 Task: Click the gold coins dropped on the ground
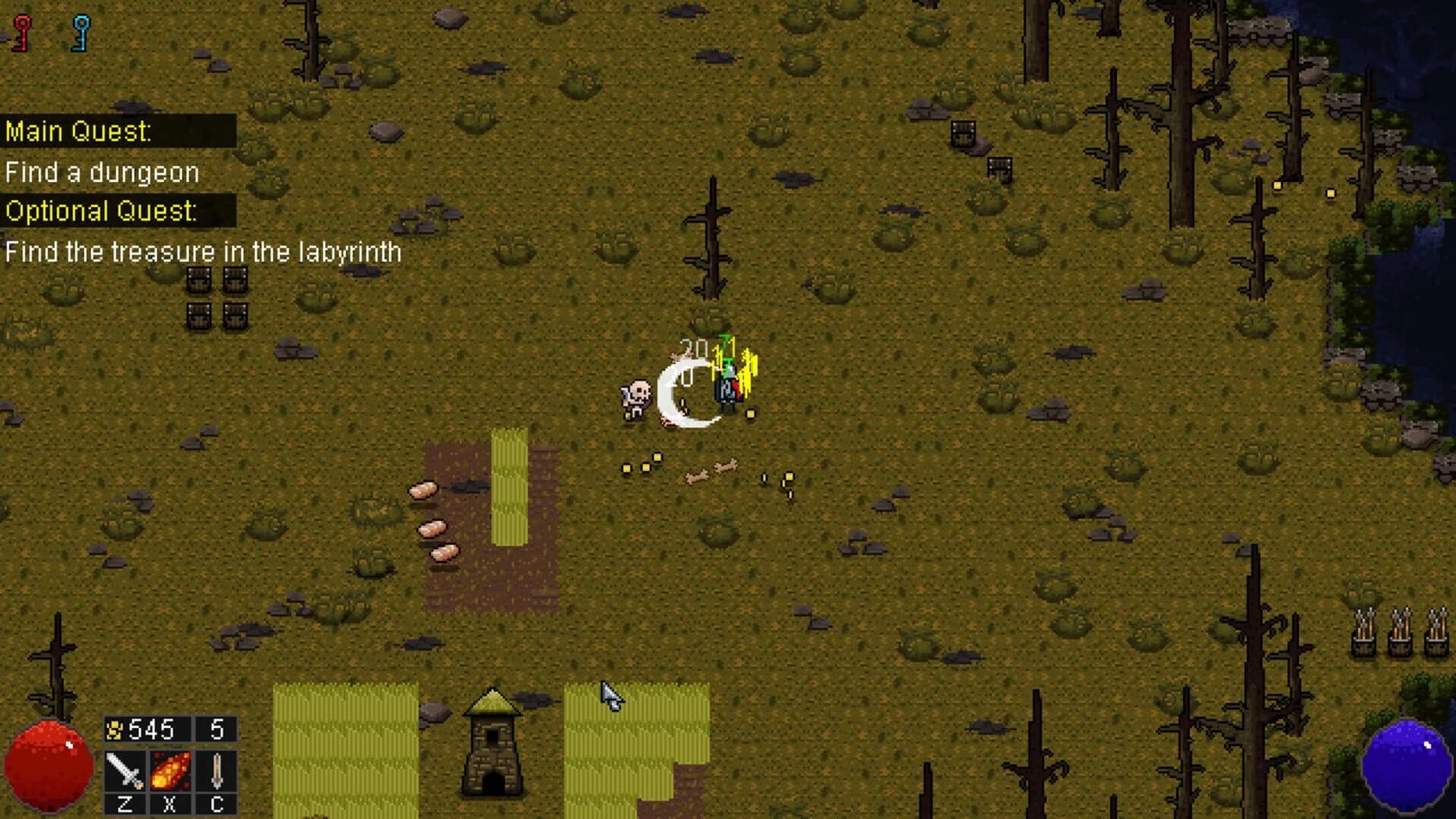click(x=641, y=465)
